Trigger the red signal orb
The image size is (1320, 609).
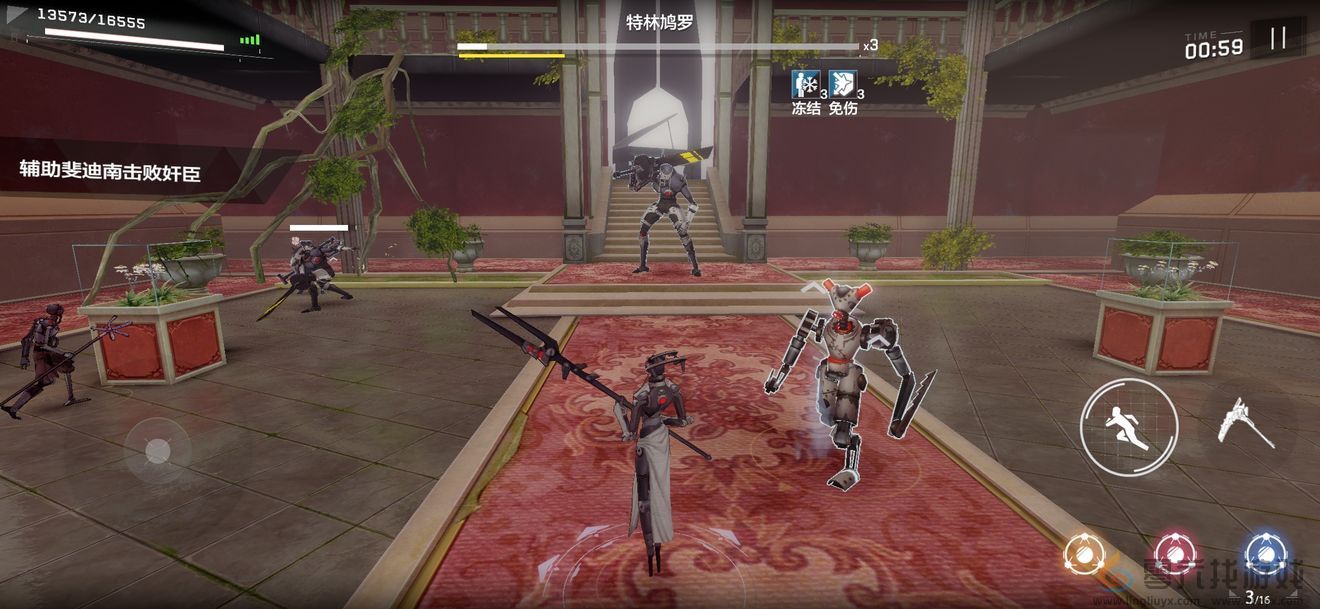coord(1174,553)
